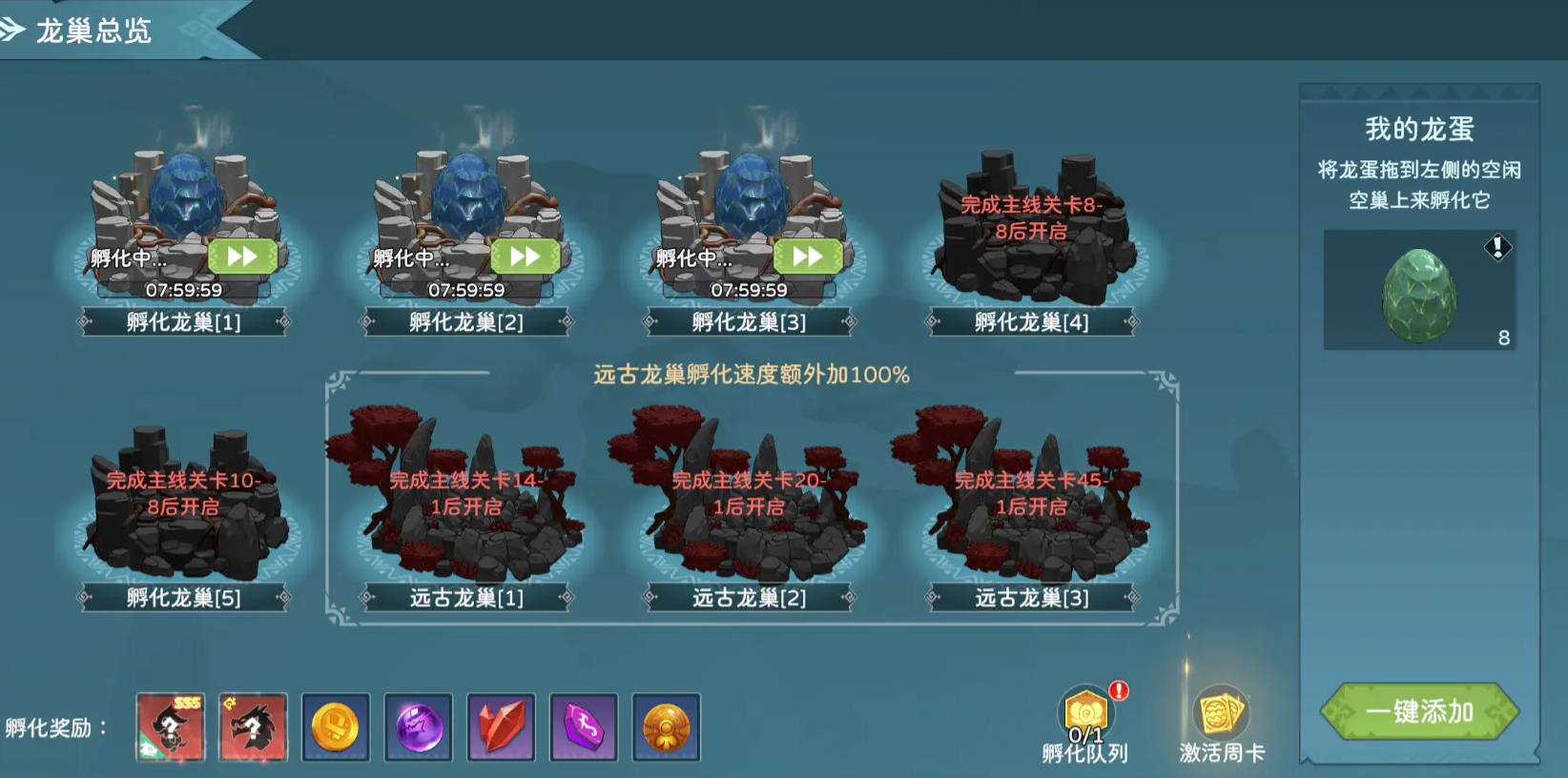Image resolution: width=1568 pixels, height=778 pixels.
Task: Select the red crystal reward icon
Action: pyautogui.click(x=500, y=727)
